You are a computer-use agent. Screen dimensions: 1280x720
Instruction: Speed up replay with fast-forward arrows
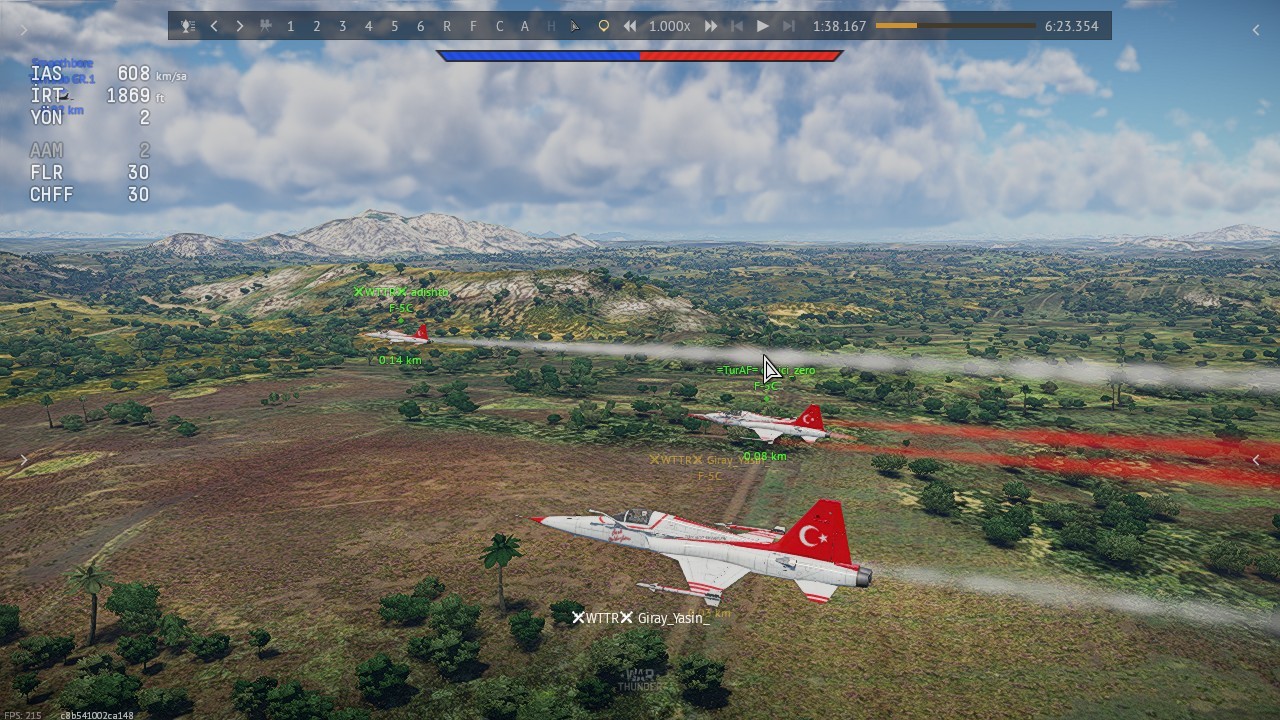[711, 26]
